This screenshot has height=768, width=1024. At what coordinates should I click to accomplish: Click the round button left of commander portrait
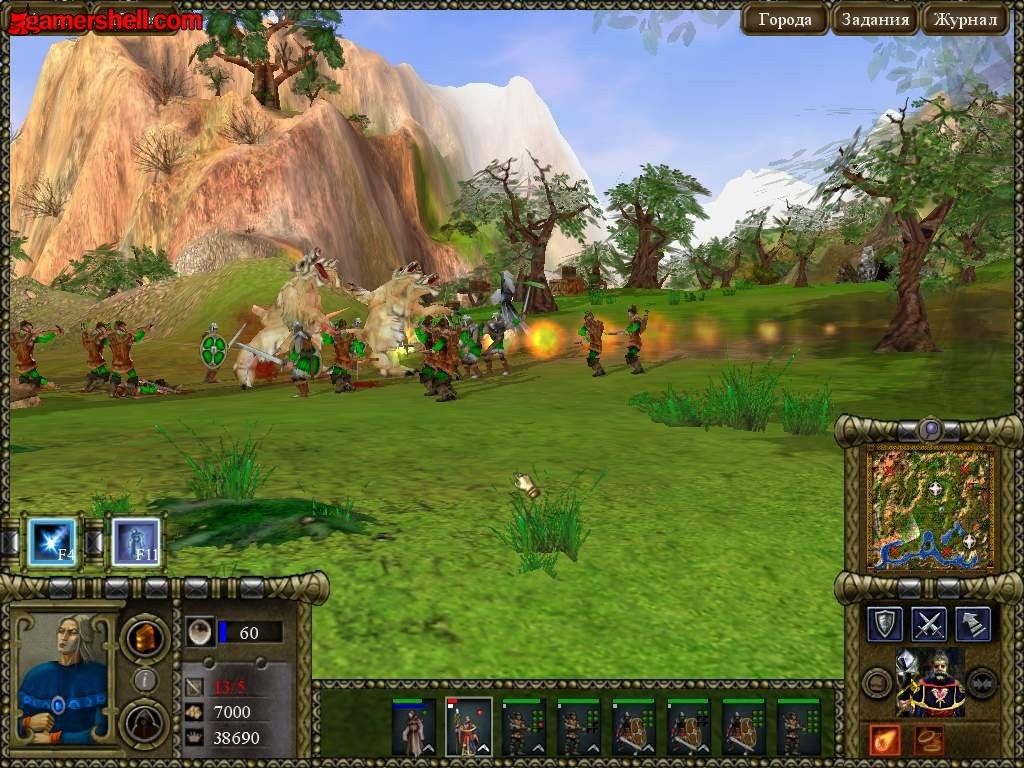click(878, 683)
